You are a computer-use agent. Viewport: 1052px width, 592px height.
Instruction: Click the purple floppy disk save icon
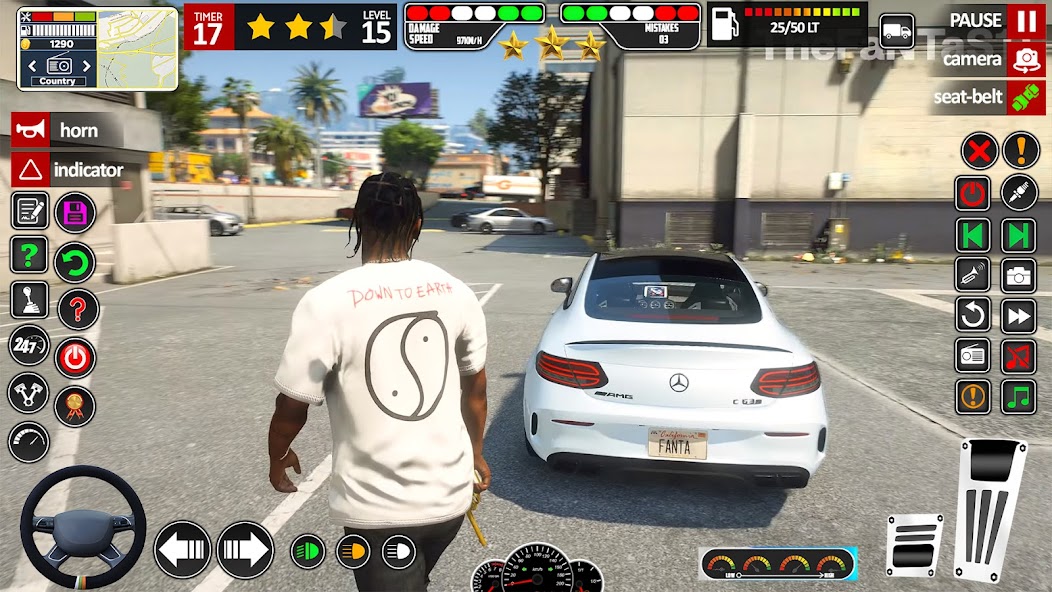click(x=75, y=211)
